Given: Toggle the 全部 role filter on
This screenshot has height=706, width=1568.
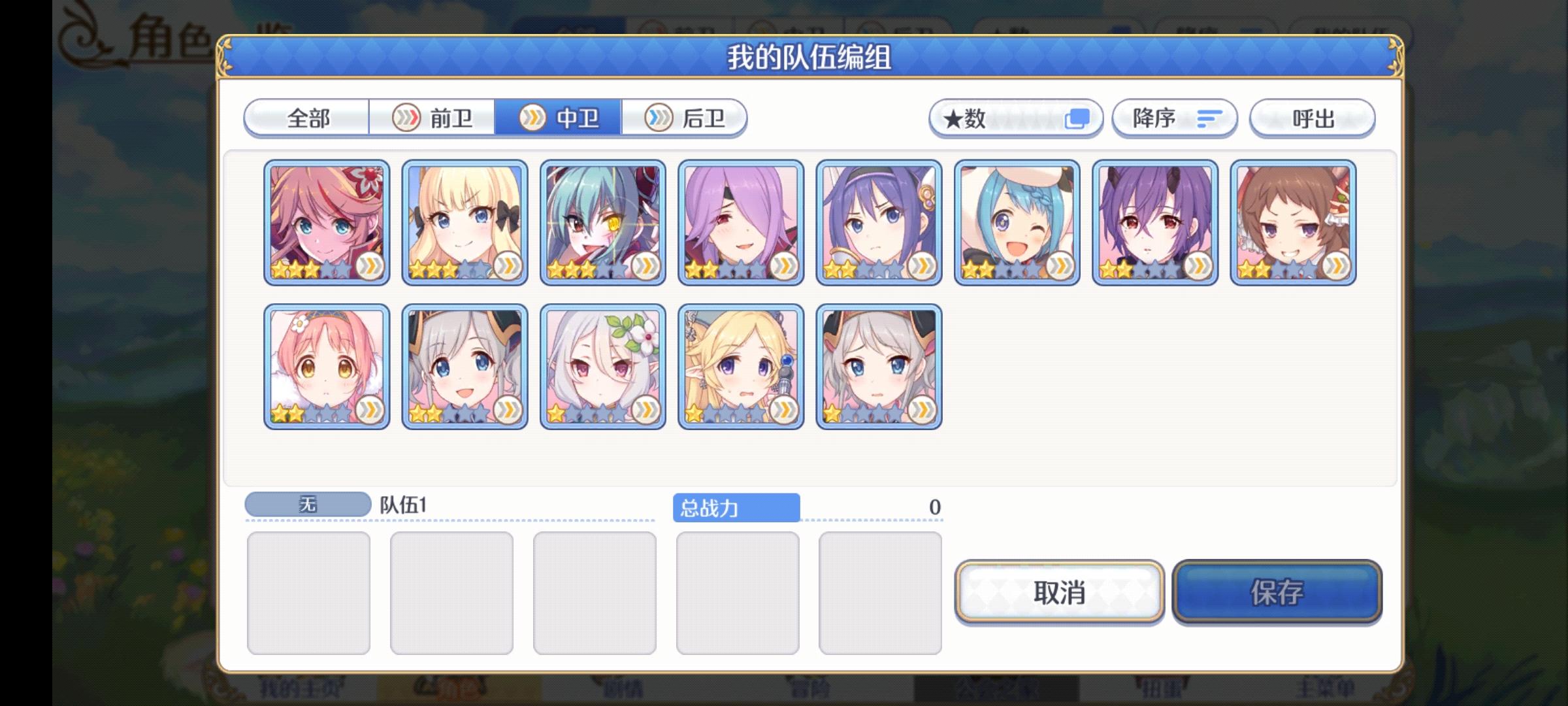Looking at the screenshot, I should [x=306, y=118].
